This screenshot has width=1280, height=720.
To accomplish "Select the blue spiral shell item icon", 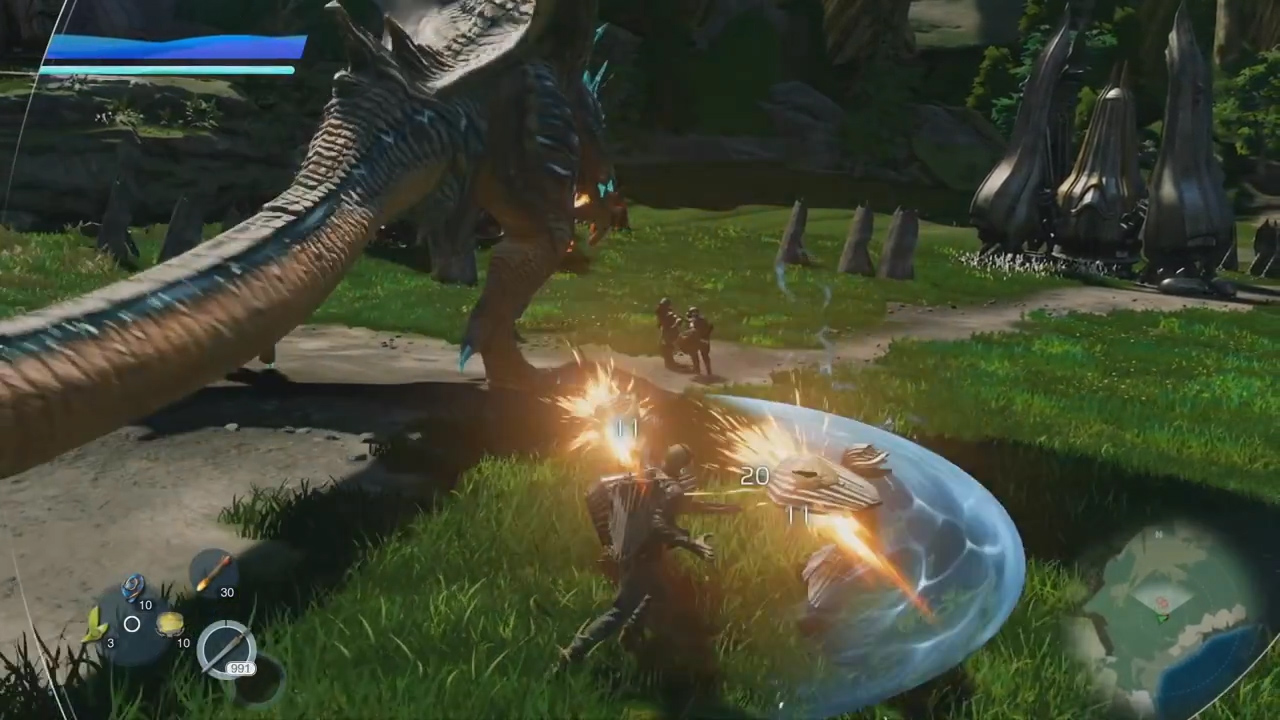I will pyautogui.click(x=132, y=587).
